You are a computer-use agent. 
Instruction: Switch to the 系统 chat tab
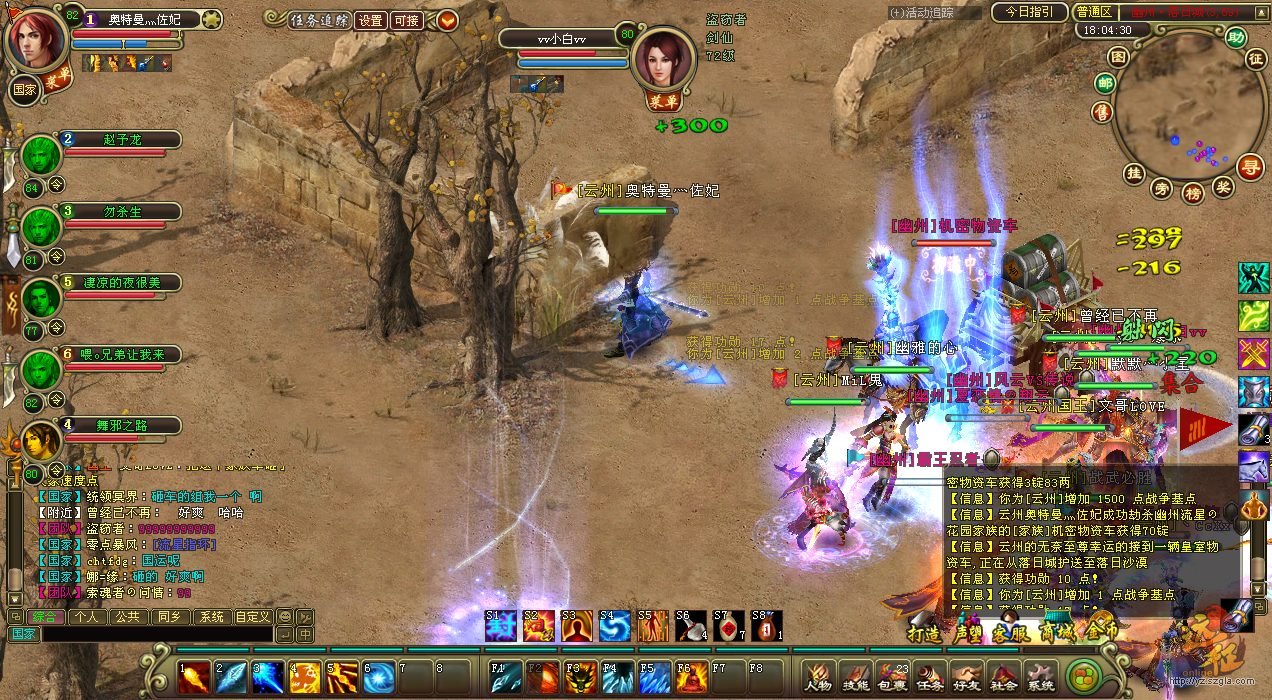point(208,617)
